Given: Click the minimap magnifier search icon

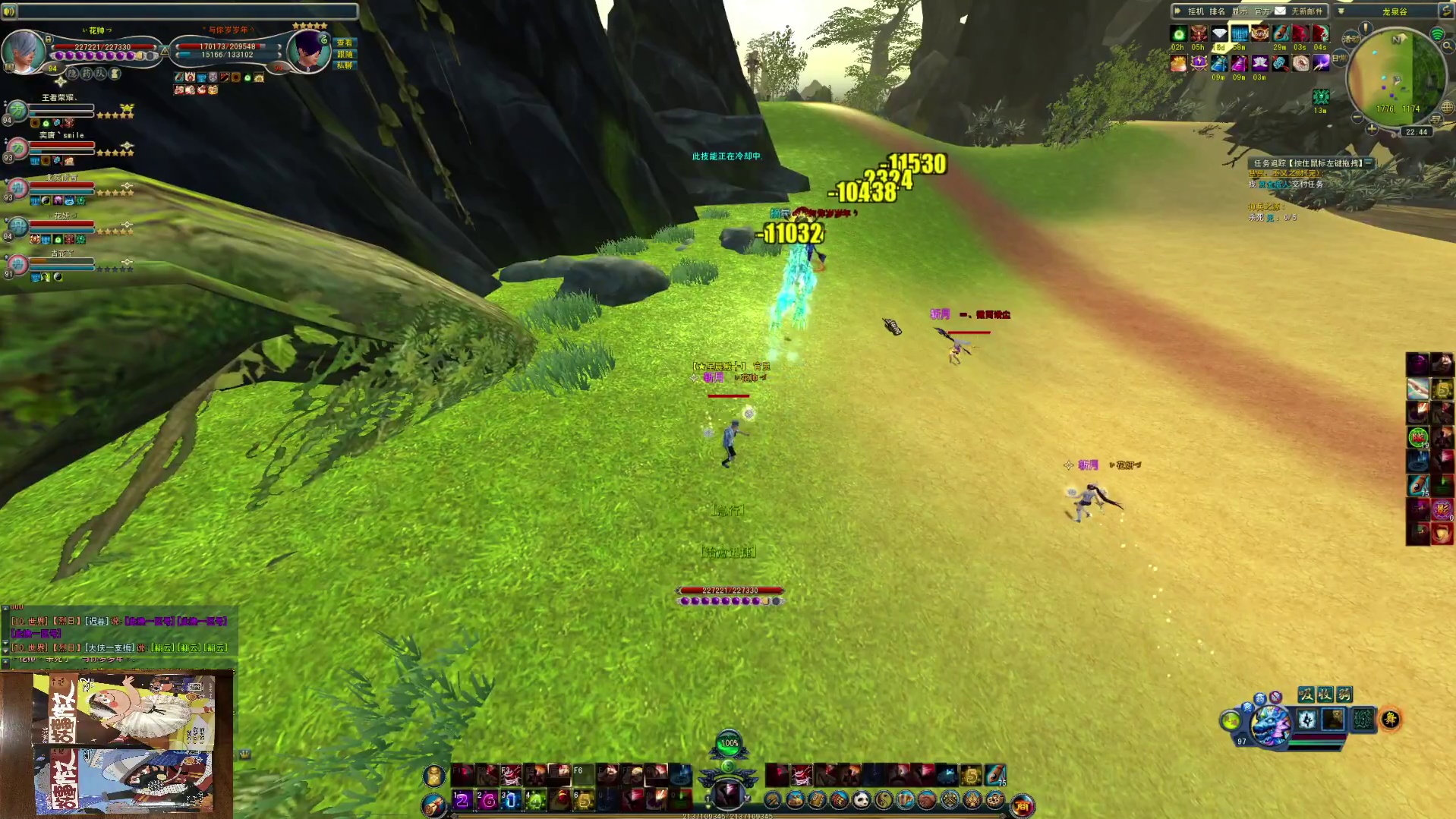Looking at the screenshot, I should tap(1448, 46).
